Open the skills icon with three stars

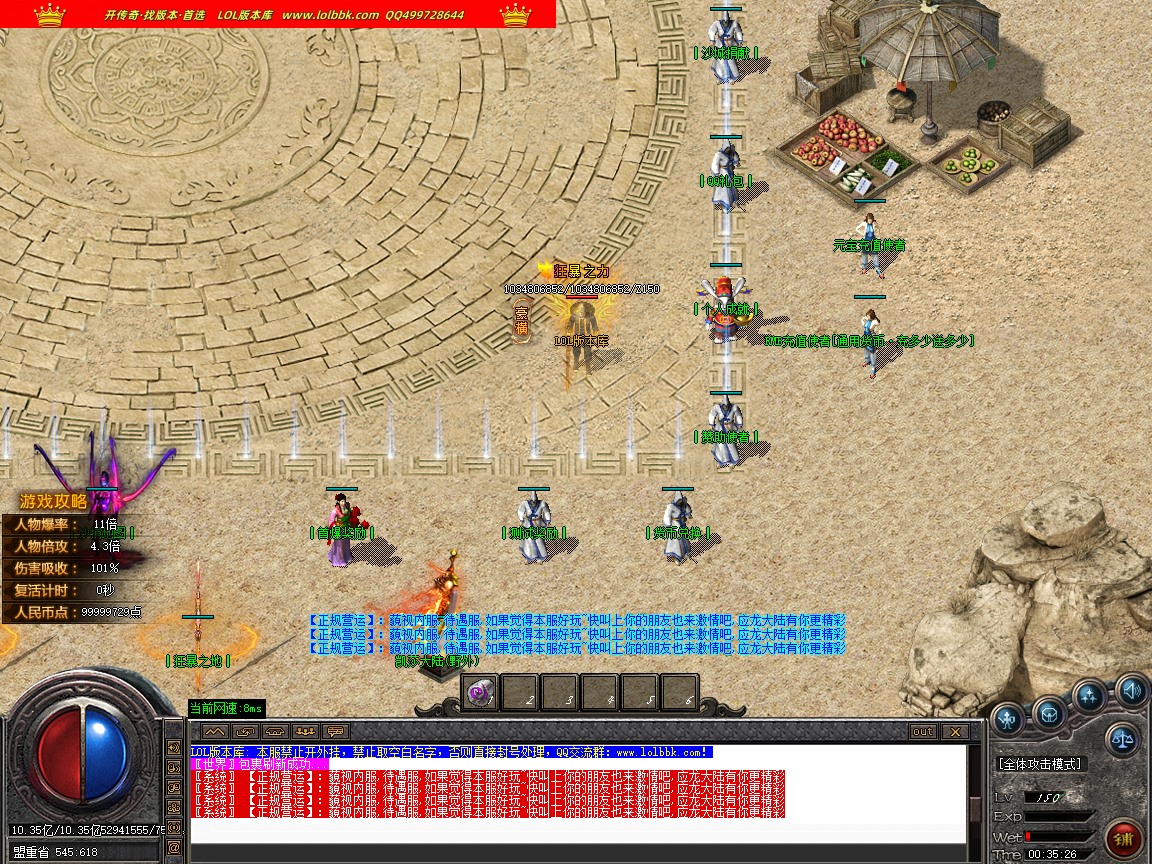click(x=1089, y=696)
